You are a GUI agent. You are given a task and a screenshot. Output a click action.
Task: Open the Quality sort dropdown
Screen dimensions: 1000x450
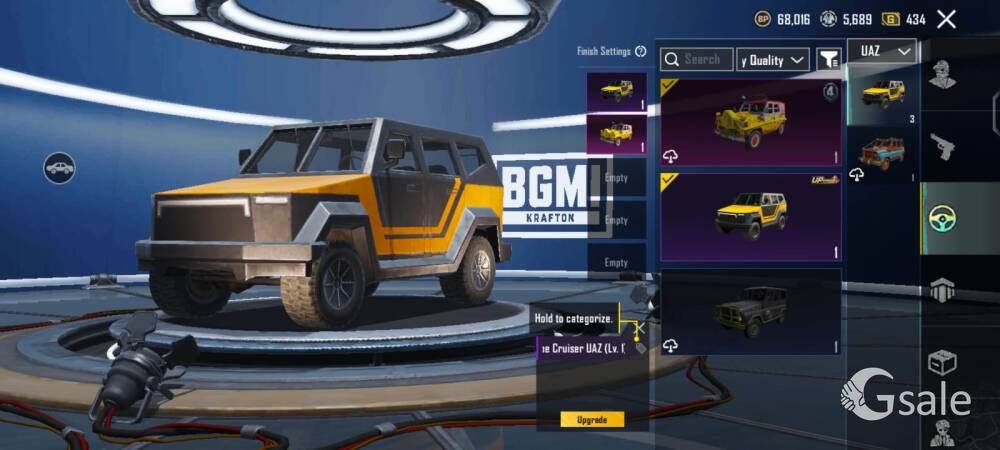(772, 60)
